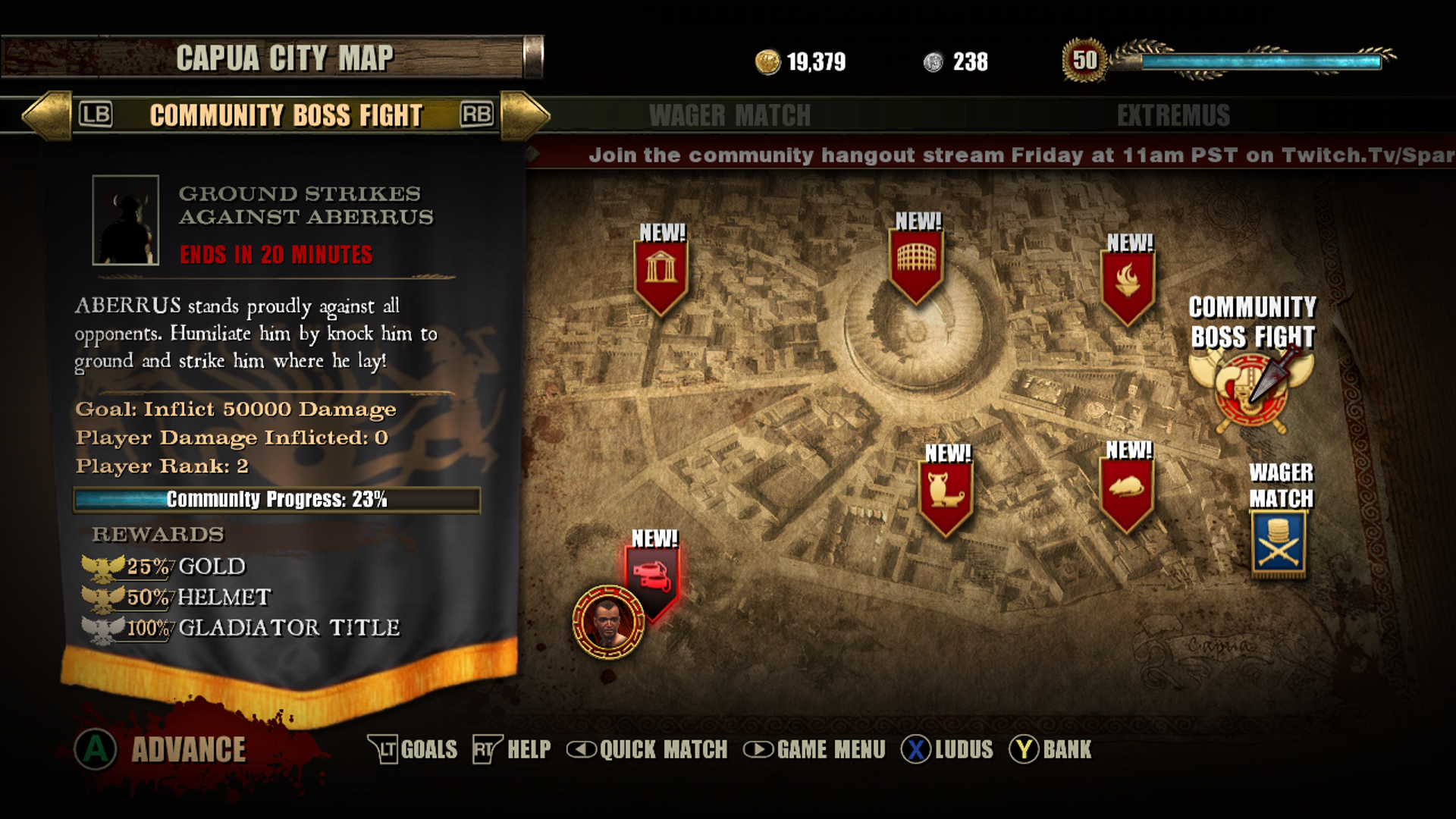Click the right gold arrow tab selector
The width and height of the screenshot is (1456, 819).
[525, 116]
